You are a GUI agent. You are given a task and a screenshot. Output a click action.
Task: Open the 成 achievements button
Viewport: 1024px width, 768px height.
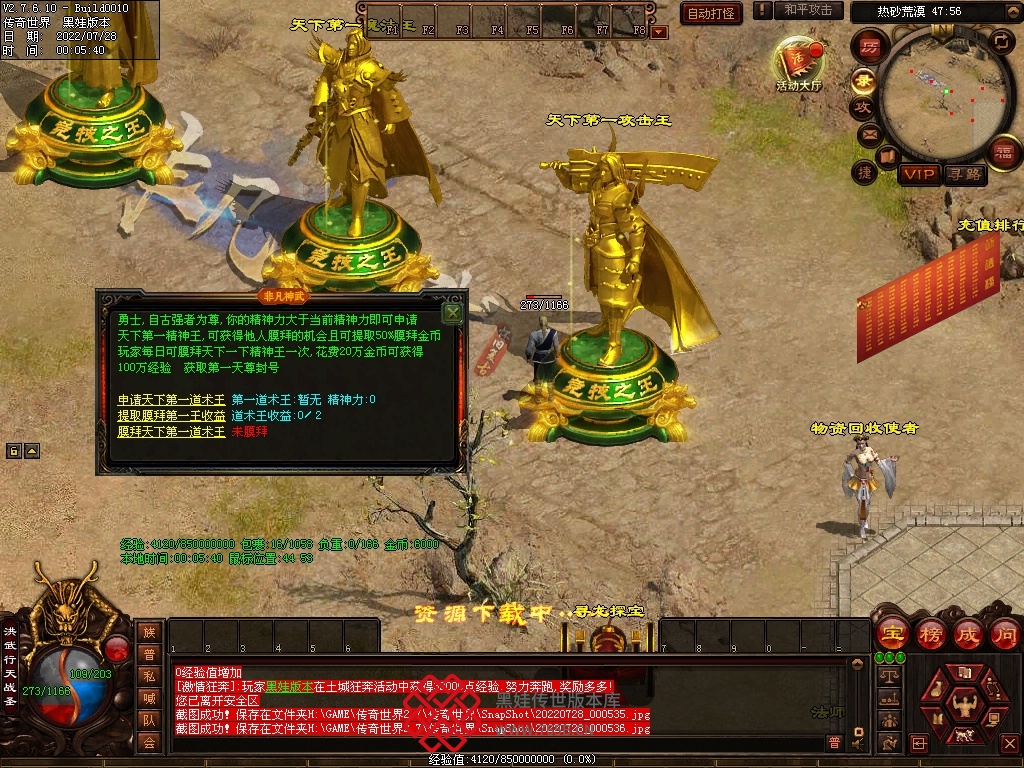point(968,633)
